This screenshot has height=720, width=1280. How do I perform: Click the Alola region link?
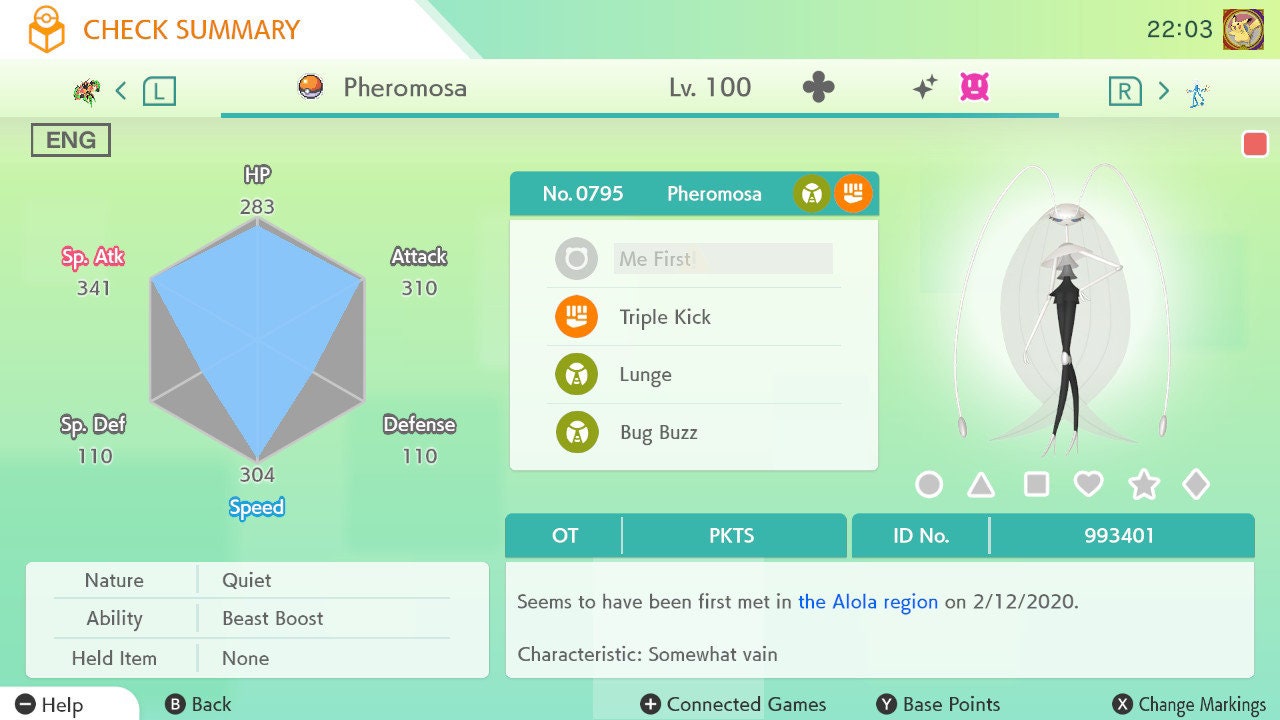pos(867,602)
